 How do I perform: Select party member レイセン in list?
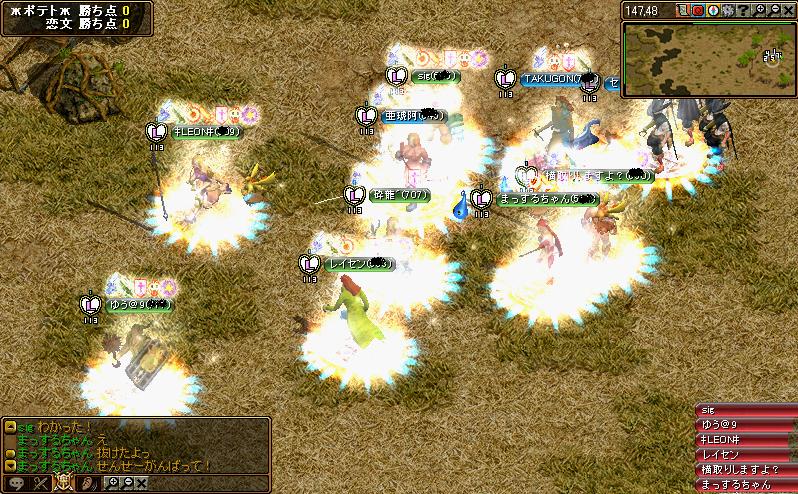[x=745, y=454]
